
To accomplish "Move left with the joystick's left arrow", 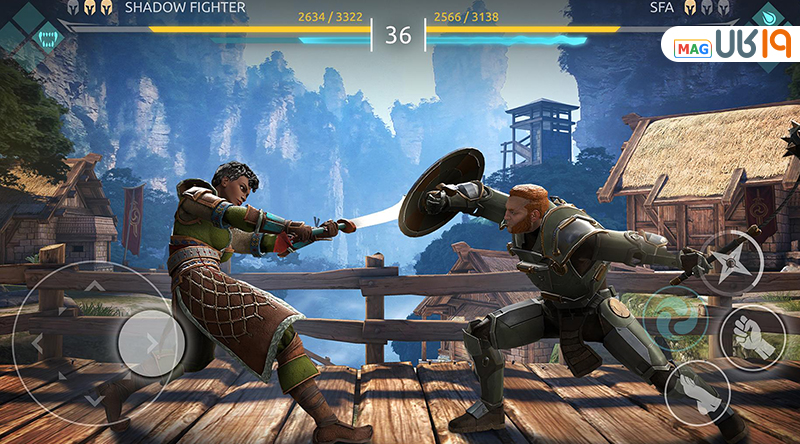I will click(36, 343).
